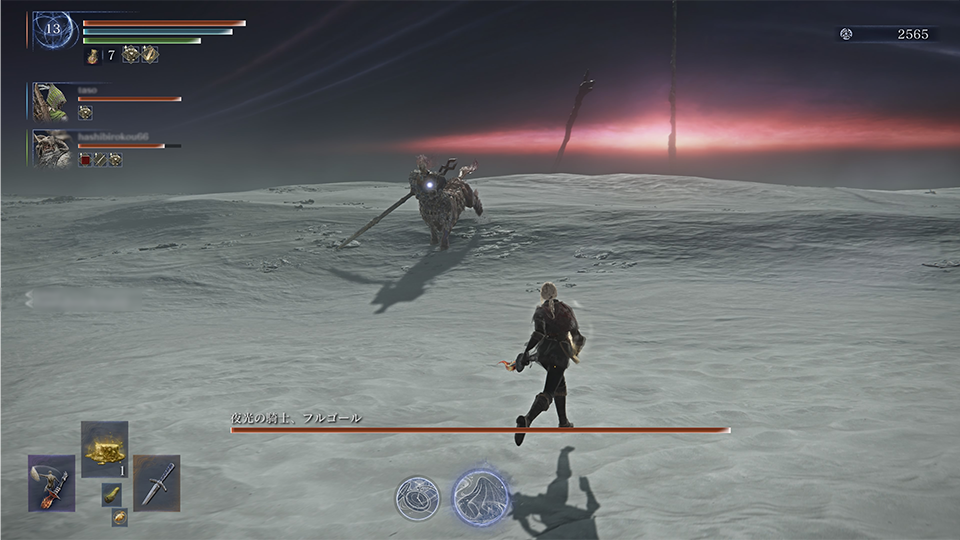Select the green-hooded teammate portrait
The width and height of the screenshot is (960, 540).
coord(51,101)
